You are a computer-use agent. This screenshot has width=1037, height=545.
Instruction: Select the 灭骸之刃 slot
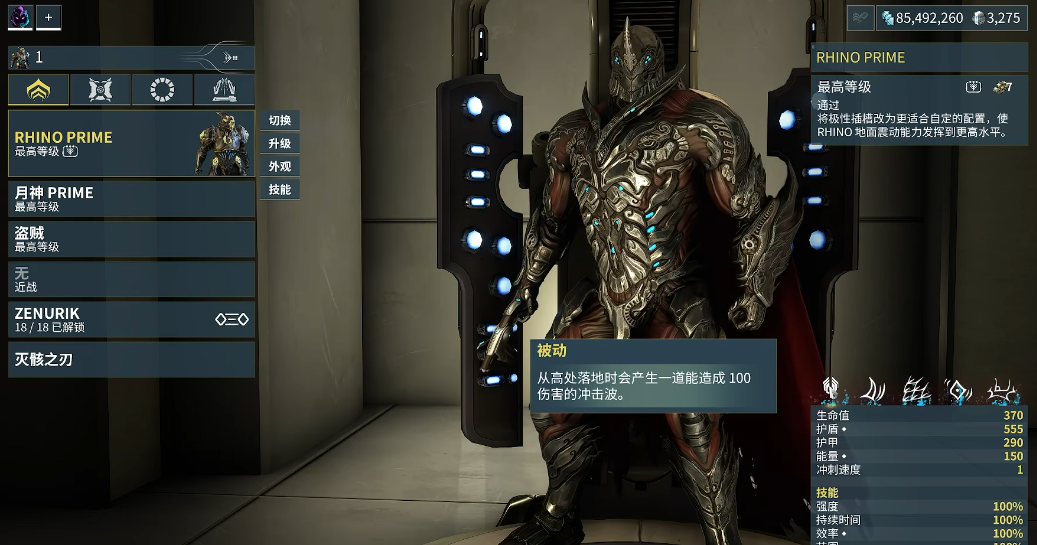[x=131, y=360]
